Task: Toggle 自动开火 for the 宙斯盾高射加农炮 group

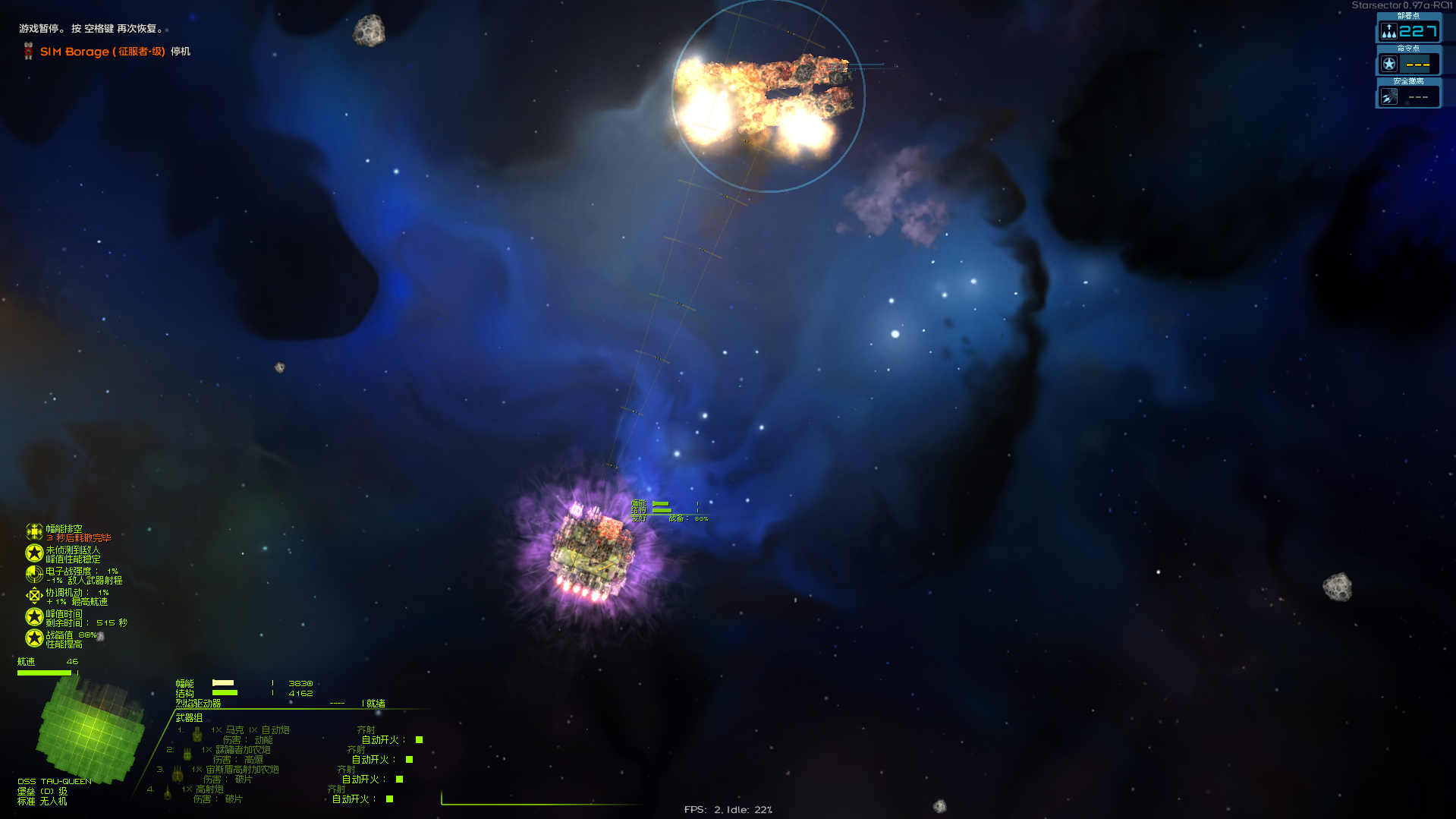Action: pyautogui.click(x=399, y=780)
